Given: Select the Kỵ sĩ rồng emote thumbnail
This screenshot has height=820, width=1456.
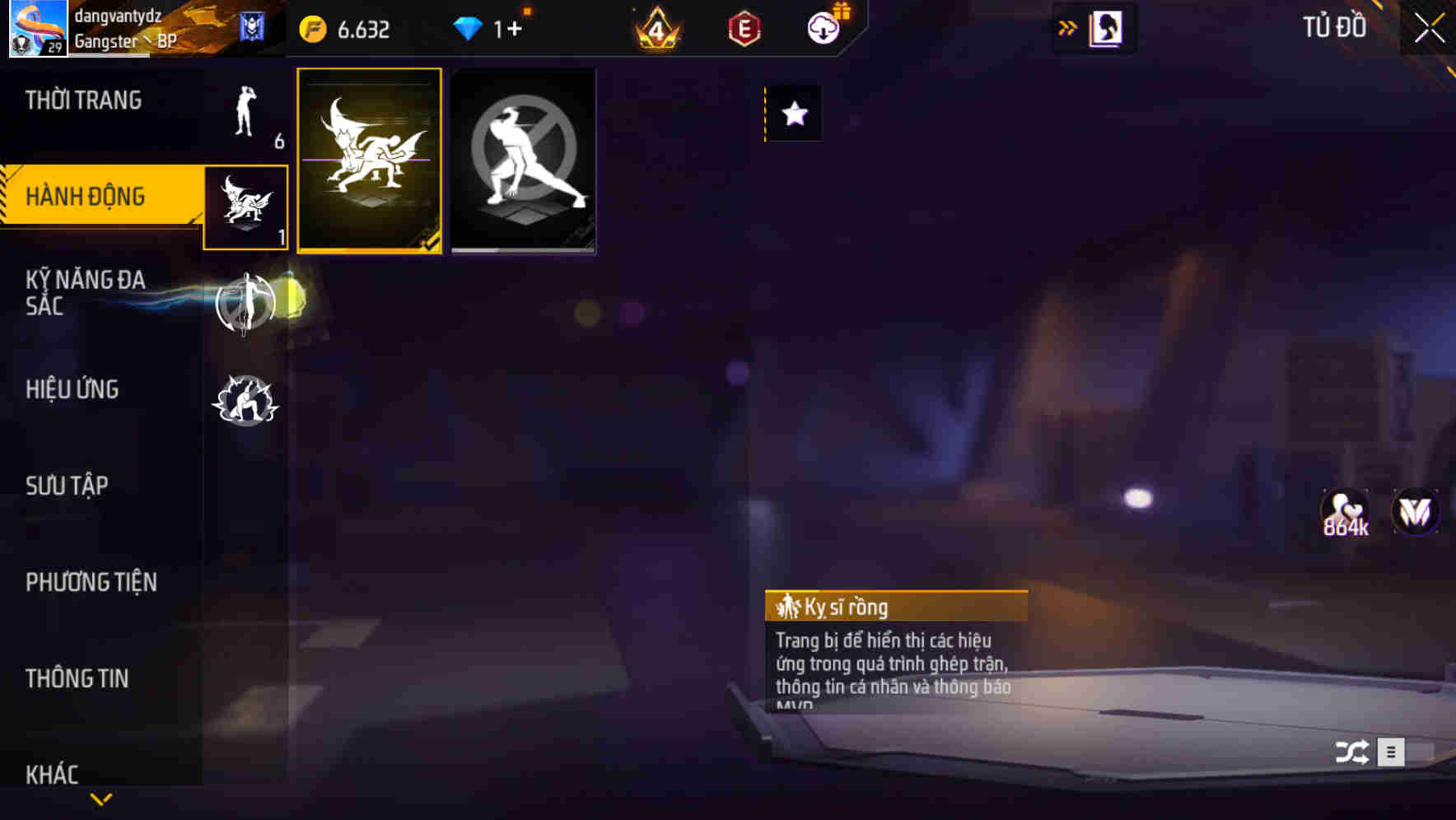Looking at the screenshot, I should [x=371, y=161].
